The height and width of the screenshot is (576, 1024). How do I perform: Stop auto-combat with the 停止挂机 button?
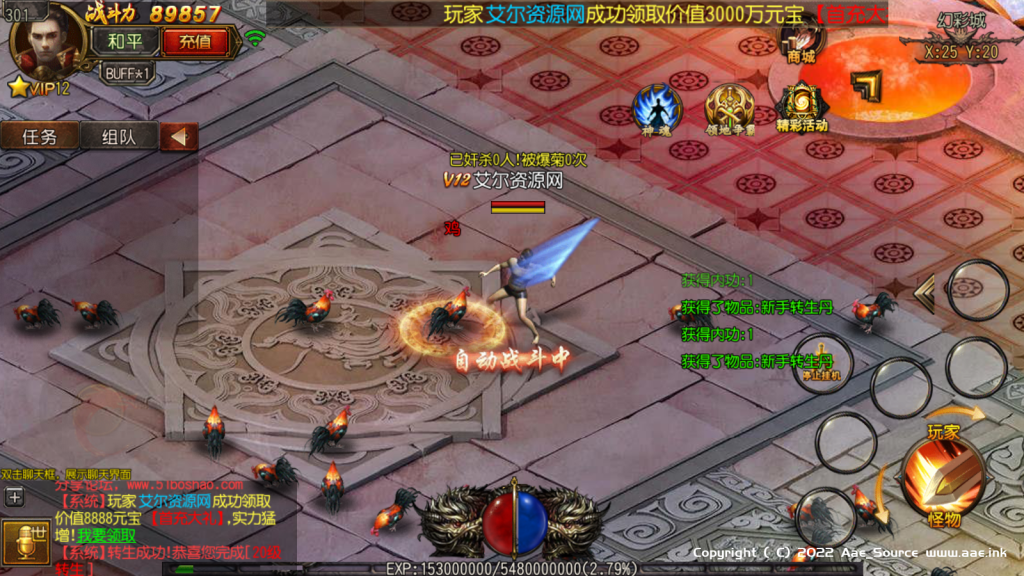pyautogui.click(x=822, y=362)
